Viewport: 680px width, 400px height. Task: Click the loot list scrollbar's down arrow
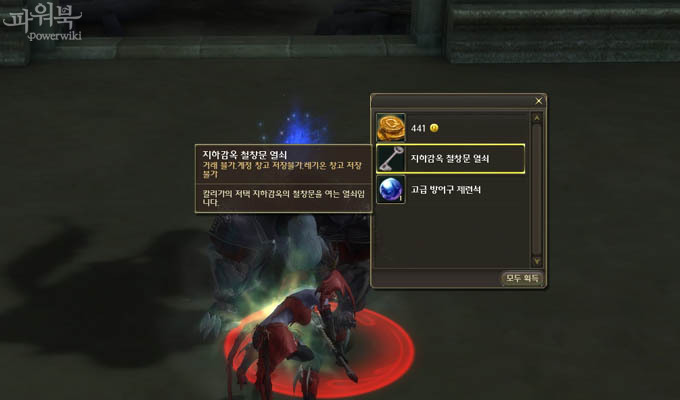(x=537, y=262)
